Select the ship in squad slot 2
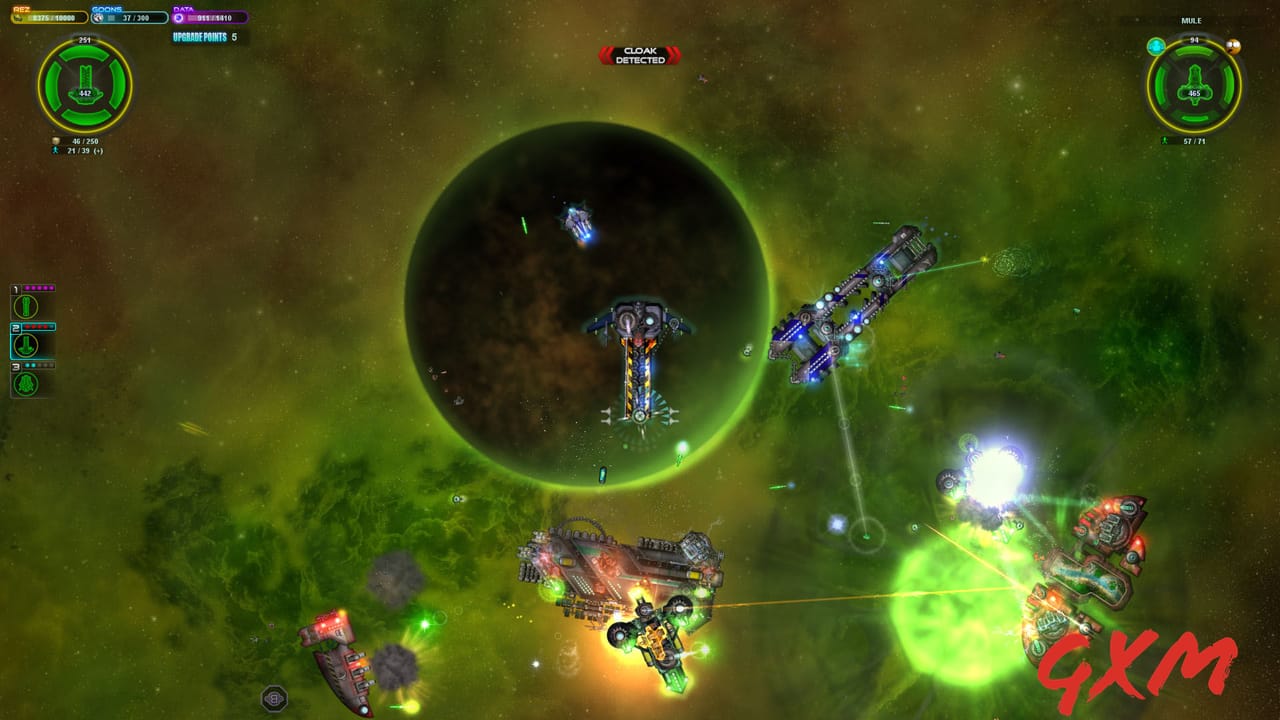The image size is (1280, 720). pos(25,344)
